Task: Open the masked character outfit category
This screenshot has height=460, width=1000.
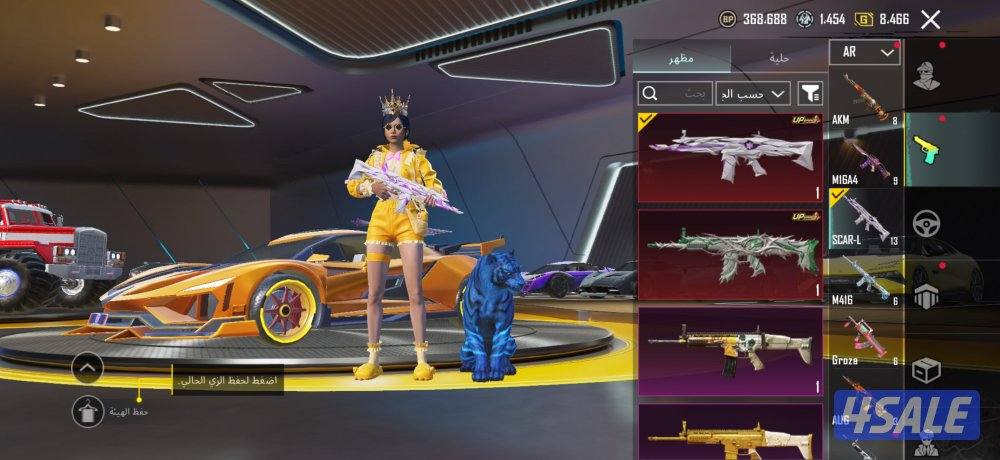Action: (928, 77)
